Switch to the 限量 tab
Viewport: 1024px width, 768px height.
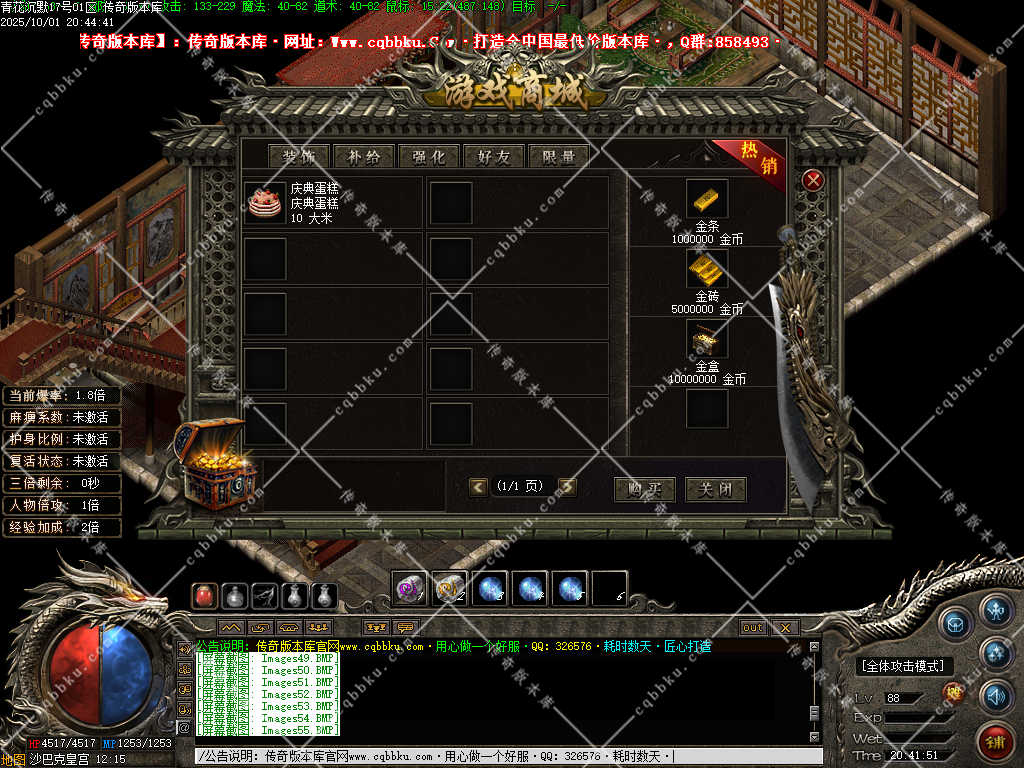(x=558, y=156)
